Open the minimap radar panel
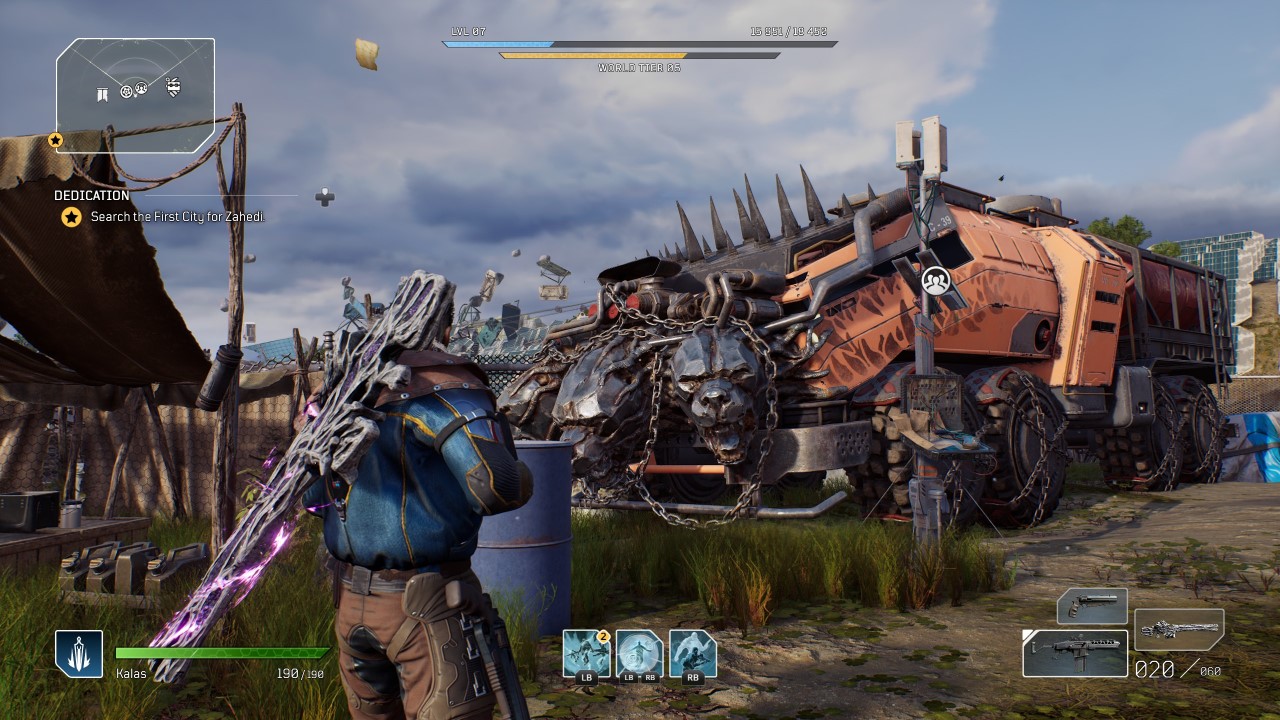Screen dimensions: 1280x720 [135, 95]
